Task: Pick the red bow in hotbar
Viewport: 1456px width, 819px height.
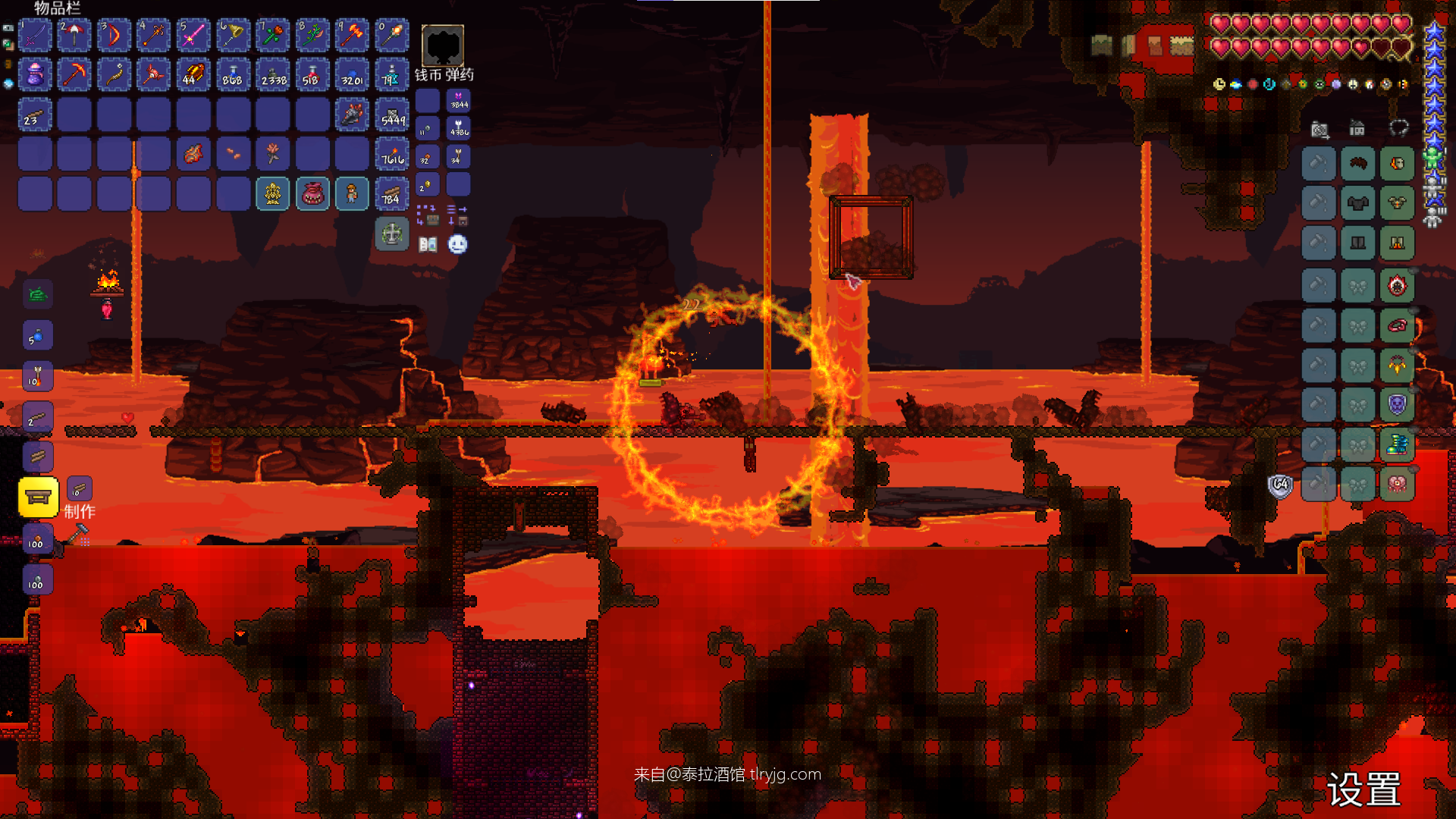Action: tap(114, 36)
